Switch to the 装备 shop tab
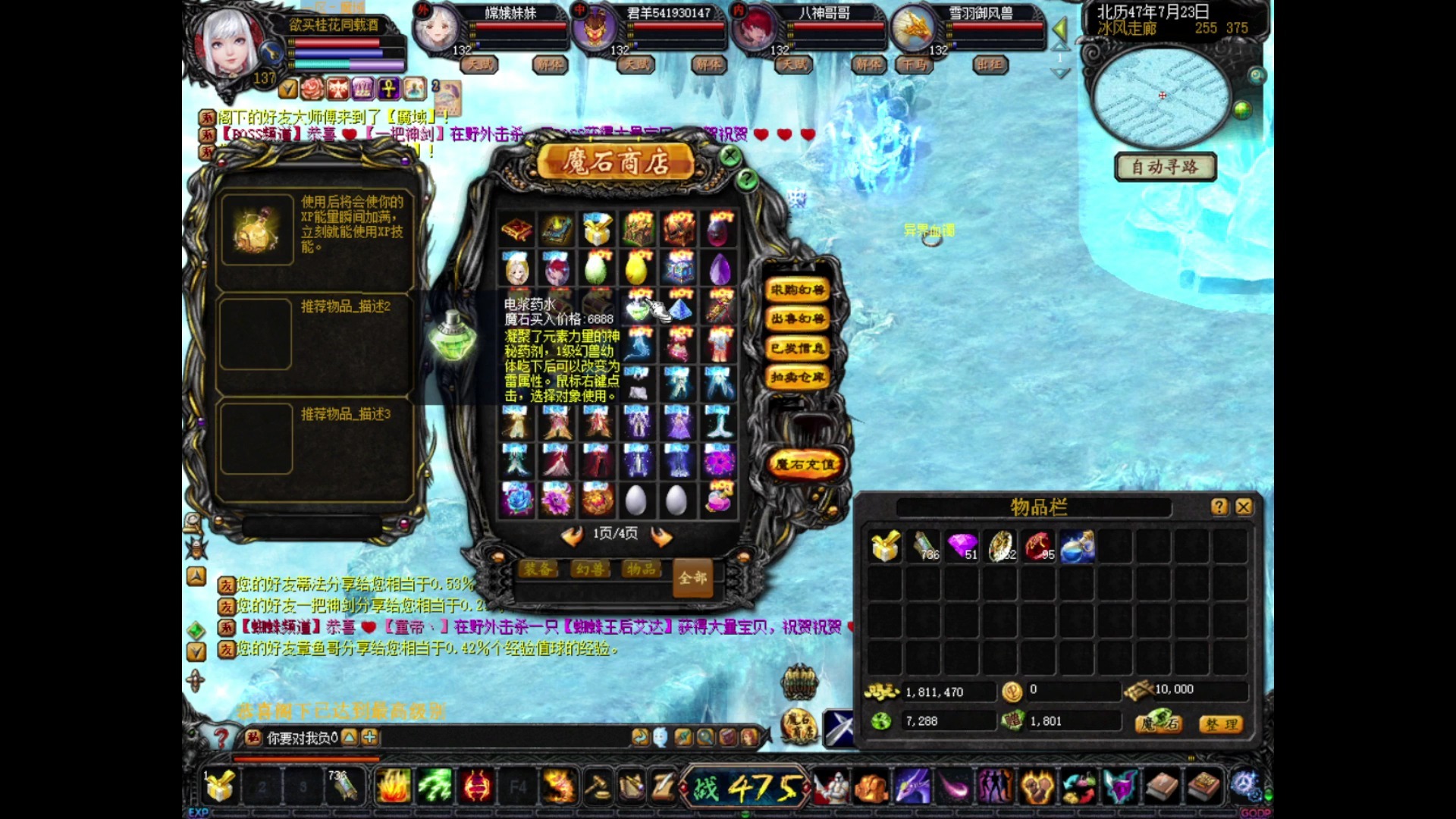Image resolution: width=1456 pixels, height=819 pixels. coord(538,569)
